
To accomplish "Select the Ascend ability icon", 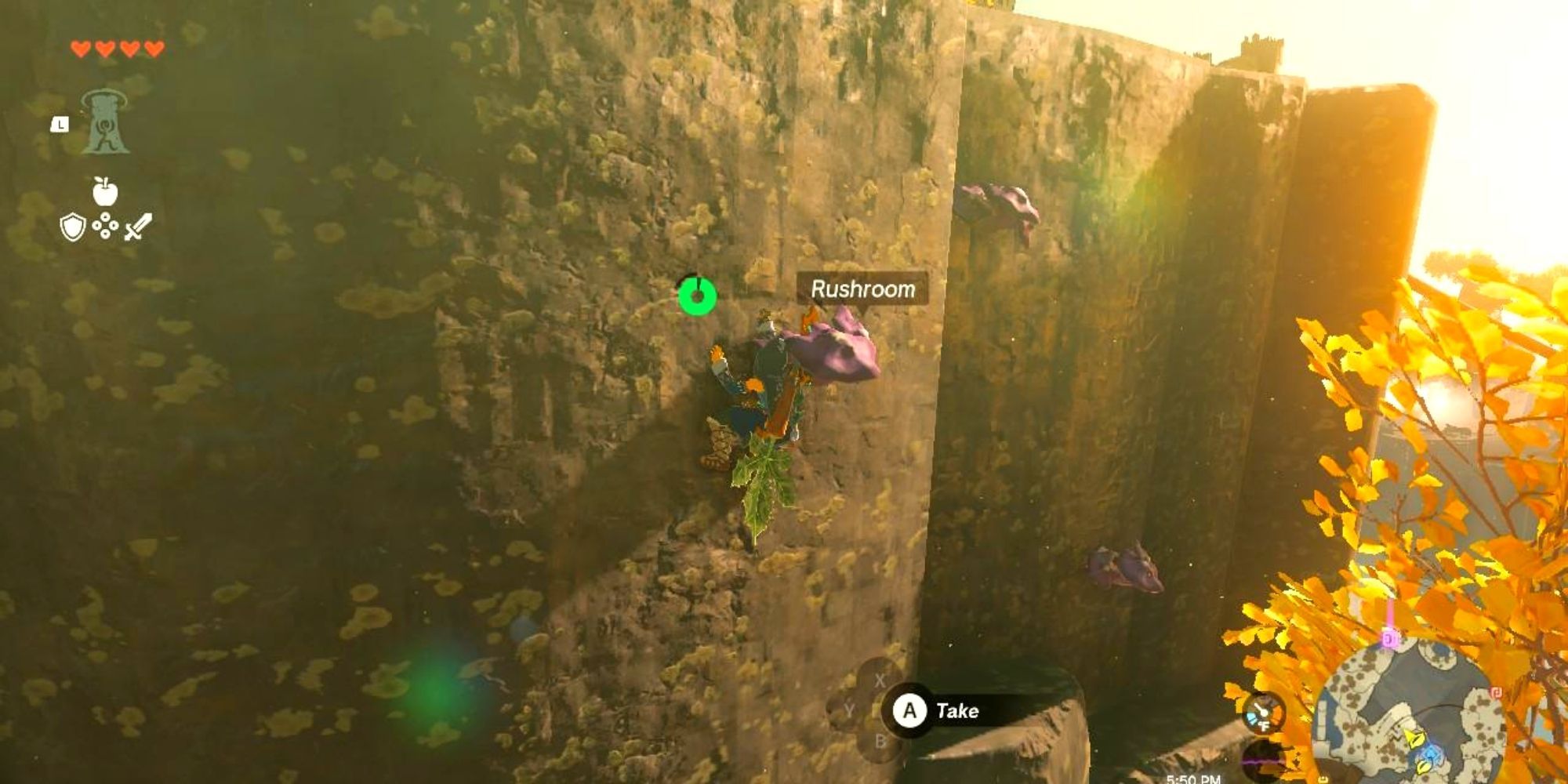I will [x=106, y=122].
